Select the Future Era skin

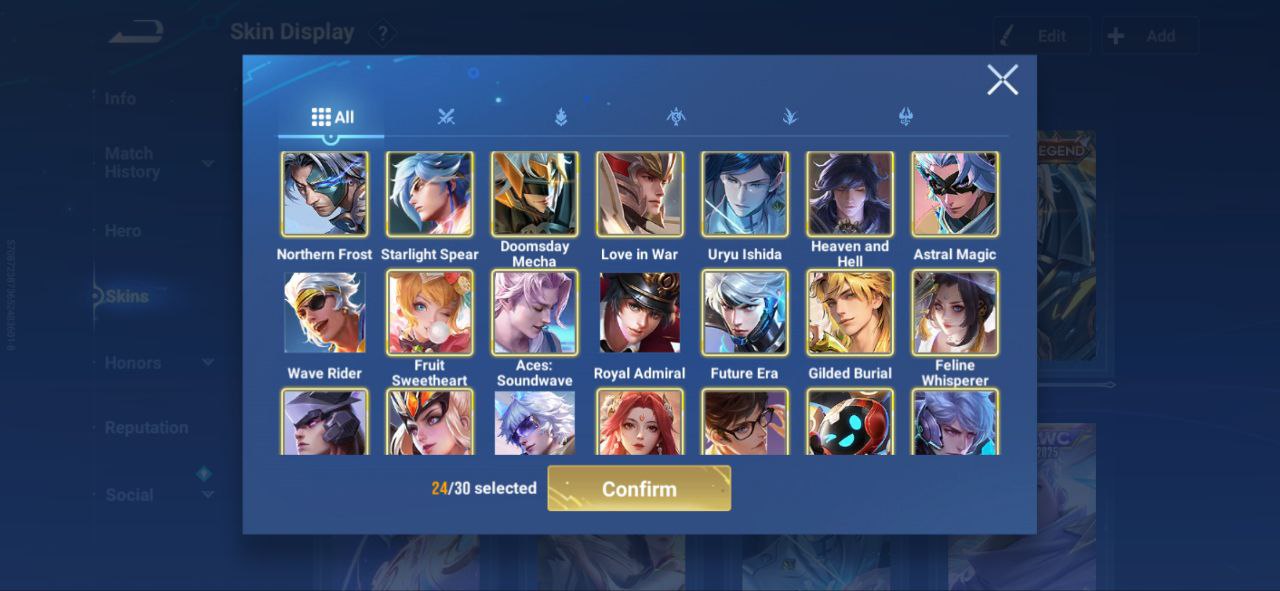tap(745, 312)
